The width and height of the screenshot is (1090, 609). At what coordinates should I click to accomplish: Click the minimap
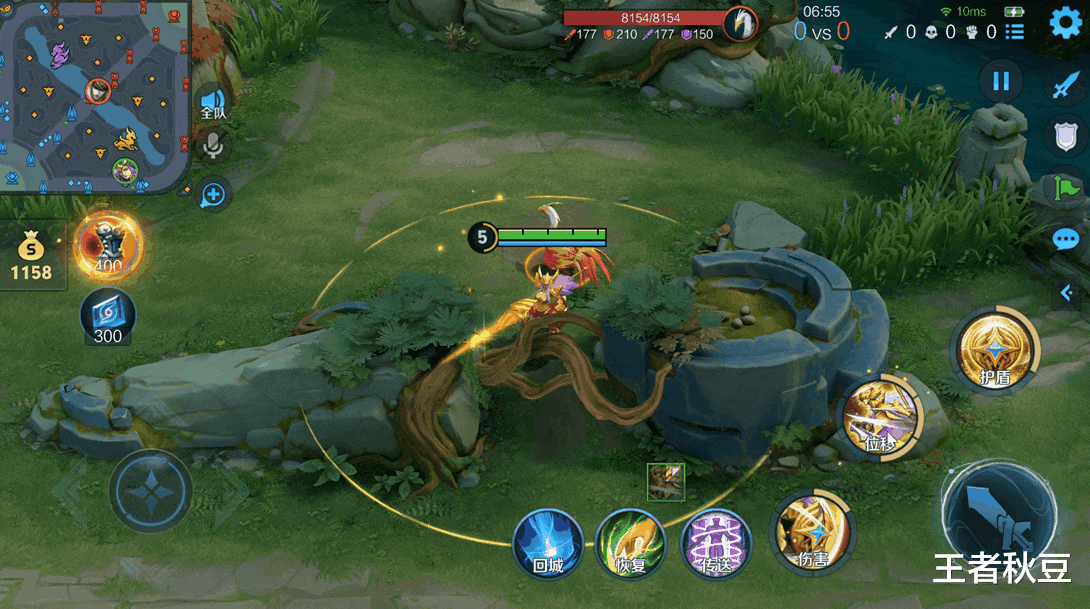click(x=95, y=95)
